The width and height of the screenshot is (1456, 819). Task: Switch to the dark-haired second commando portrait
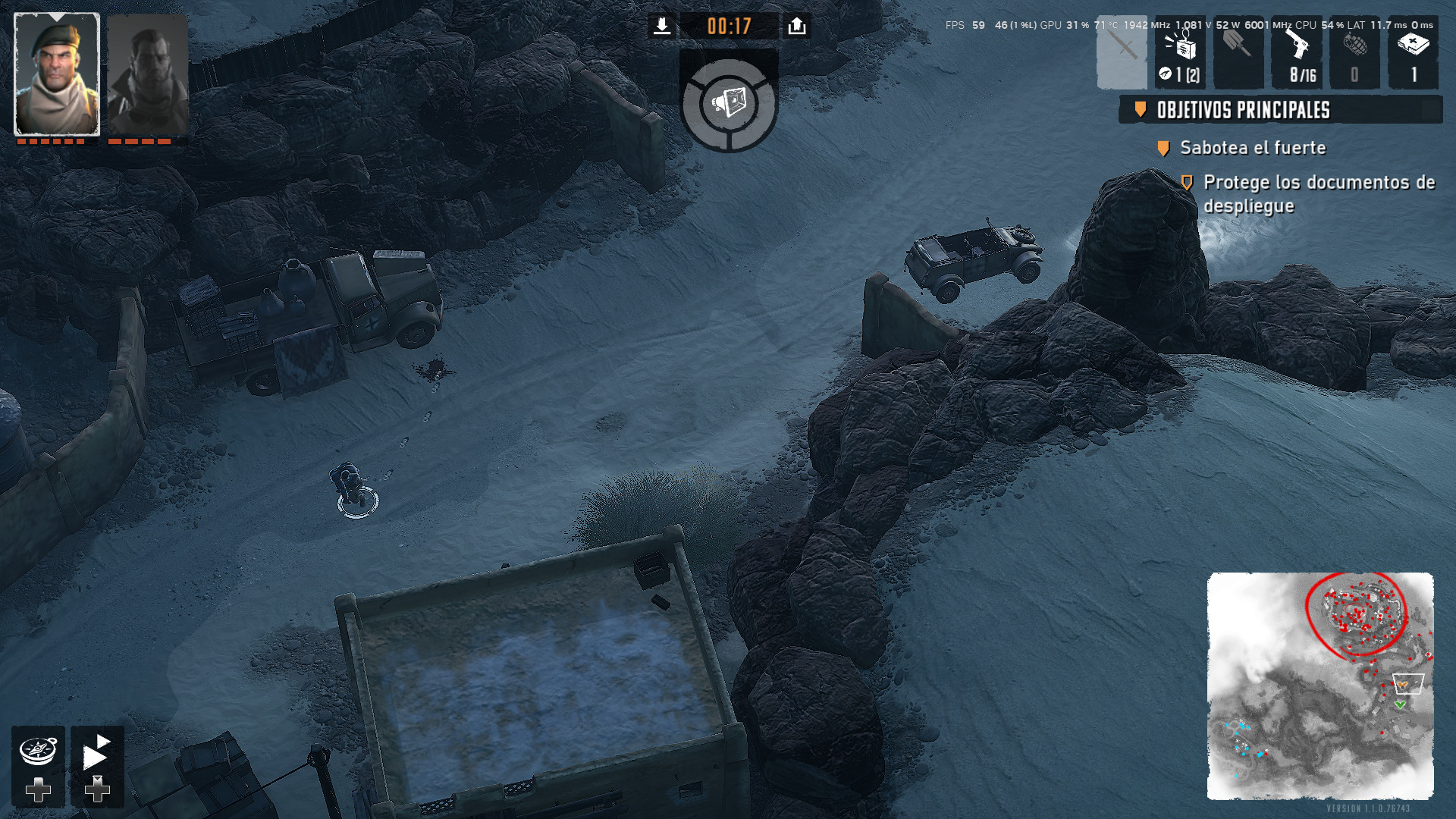point(147,74)
